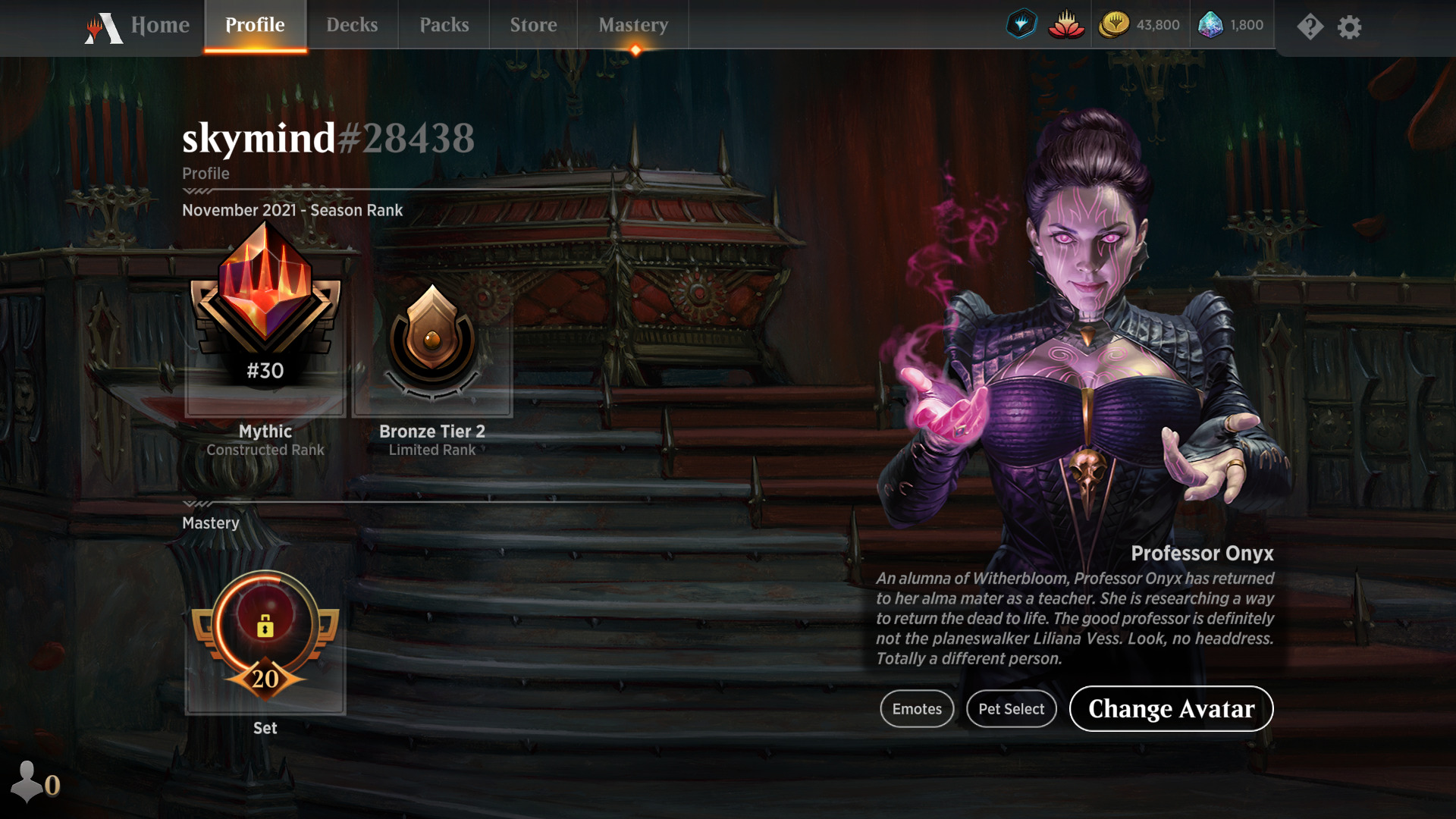Open the Store tab

[533, 26]
